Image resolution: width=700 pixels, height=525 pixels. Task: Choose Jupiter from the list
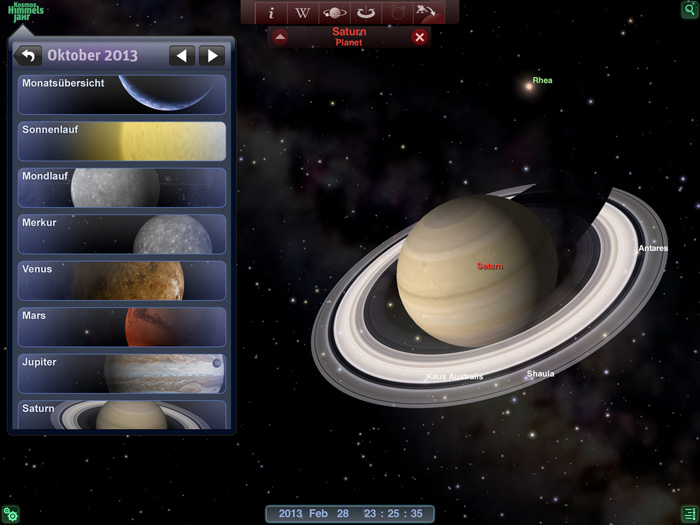(x=122, y=373)
